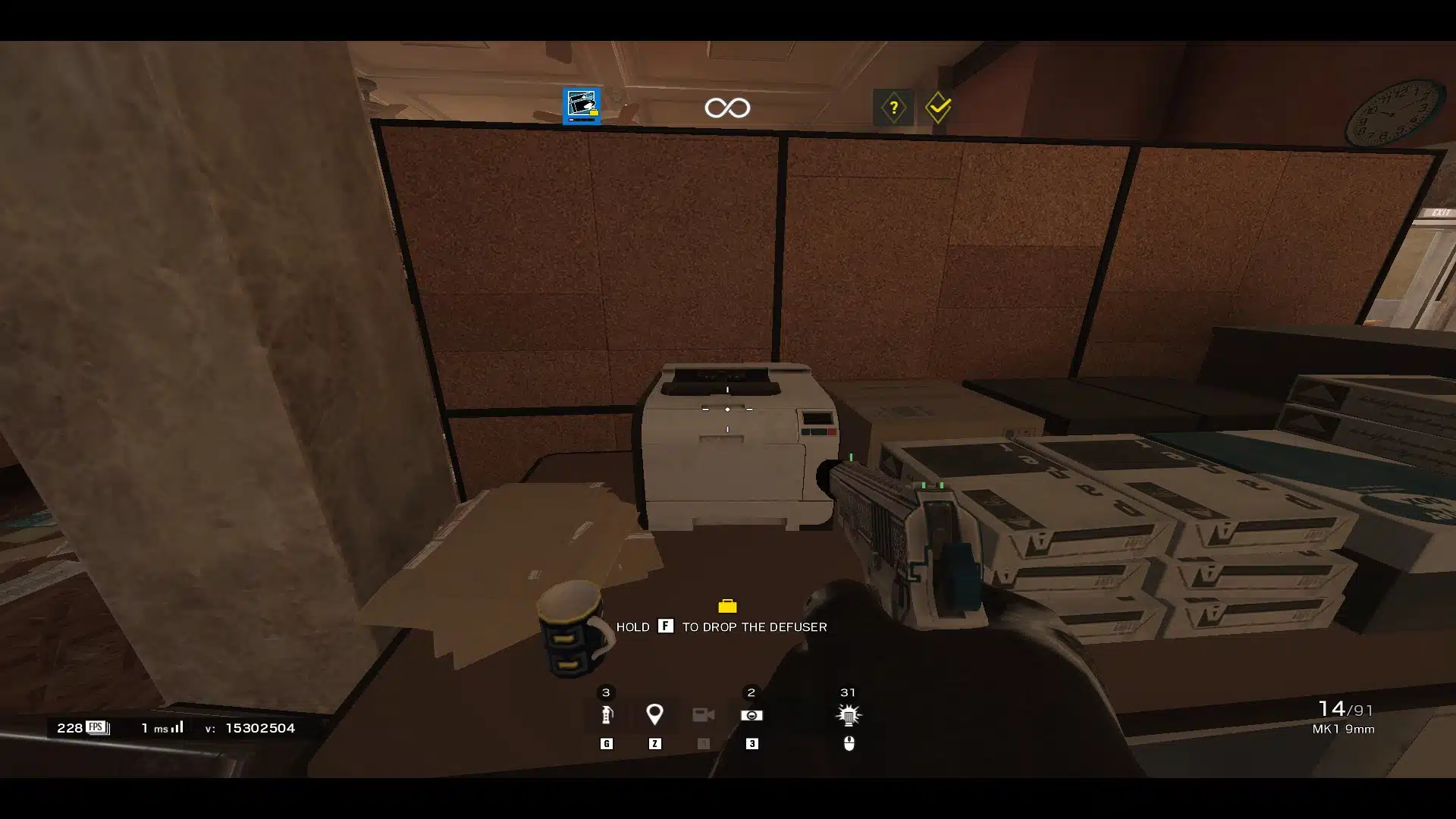Click the flash gadget icon beside count 31
The width and height of the screenshot is (1456, 819).
point(848,714)
